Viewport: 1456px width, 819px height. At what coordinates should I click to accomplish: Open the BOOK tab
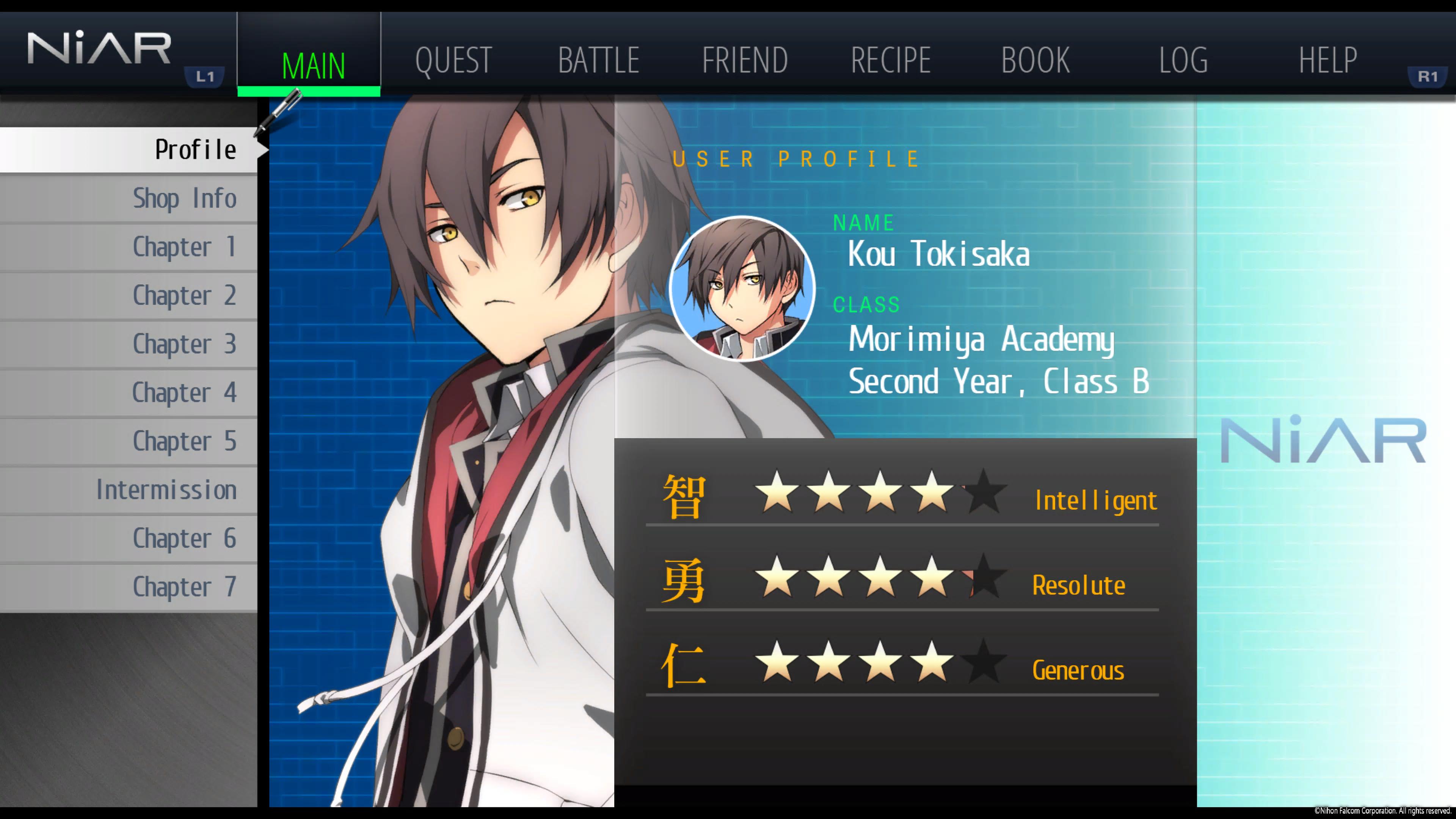point(1035,60)
